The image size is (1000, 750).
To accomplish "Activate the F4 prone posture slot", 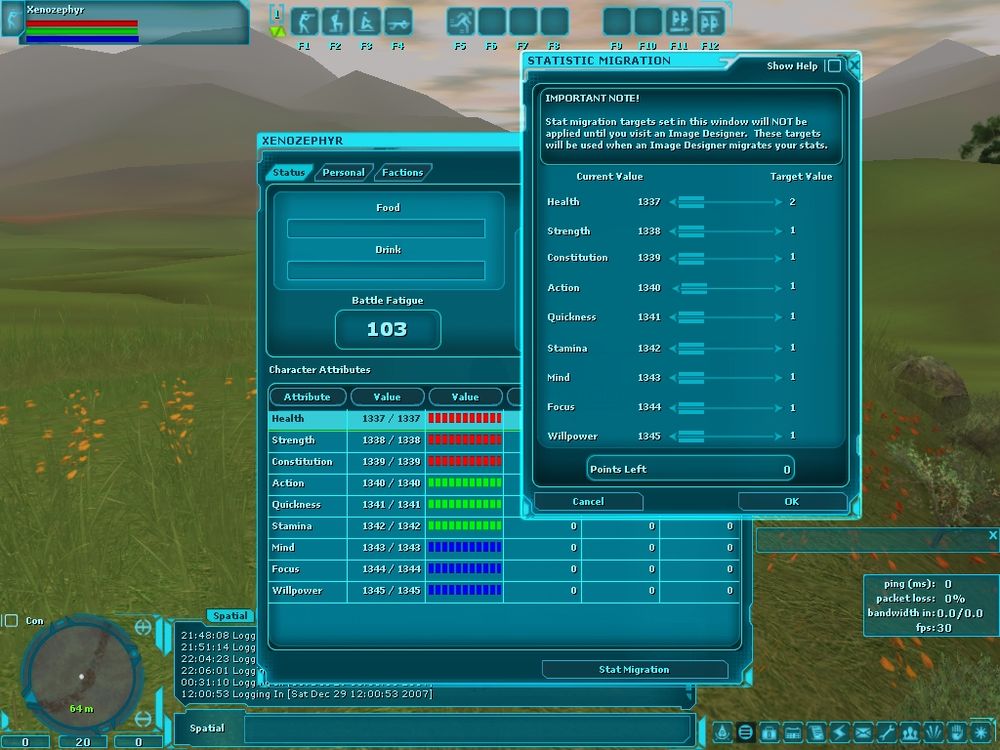I will pyautogui.click(x=397, y=22).
